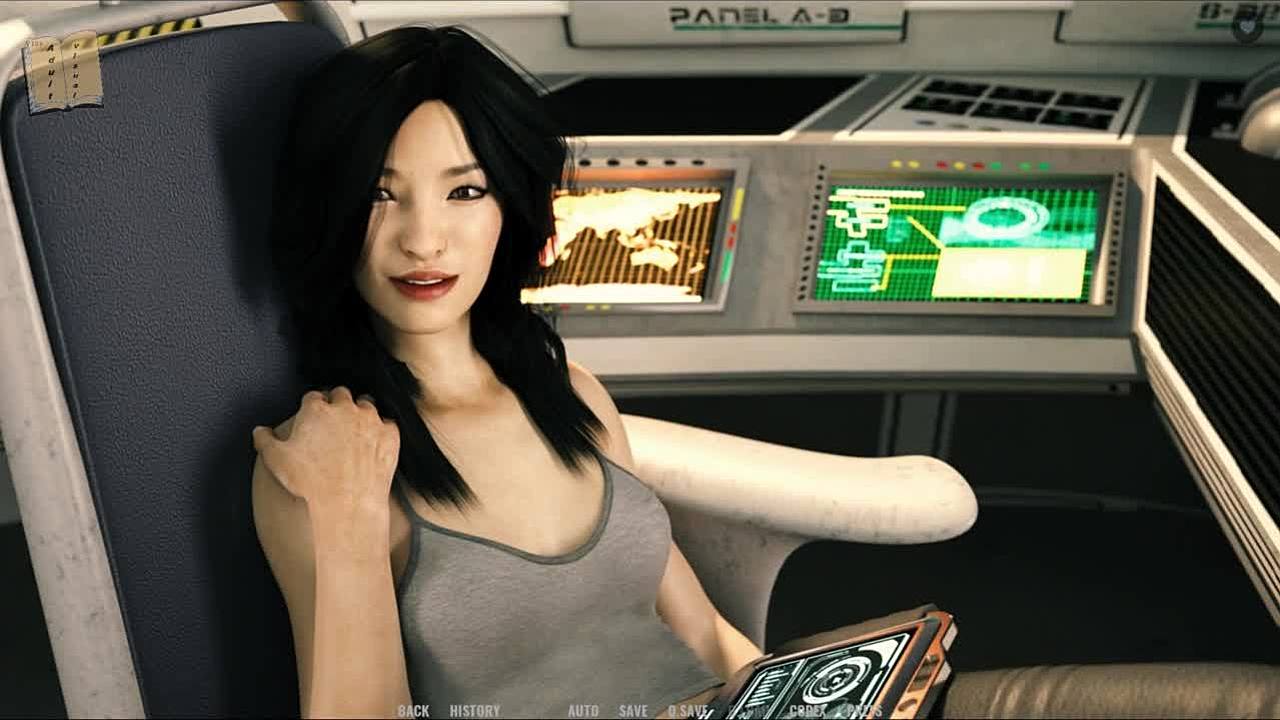This screenshot has width=1280, height=720.
Task: Open the dialogue HISTORY log
Action: pyautogui.click(x=474, y=711)
